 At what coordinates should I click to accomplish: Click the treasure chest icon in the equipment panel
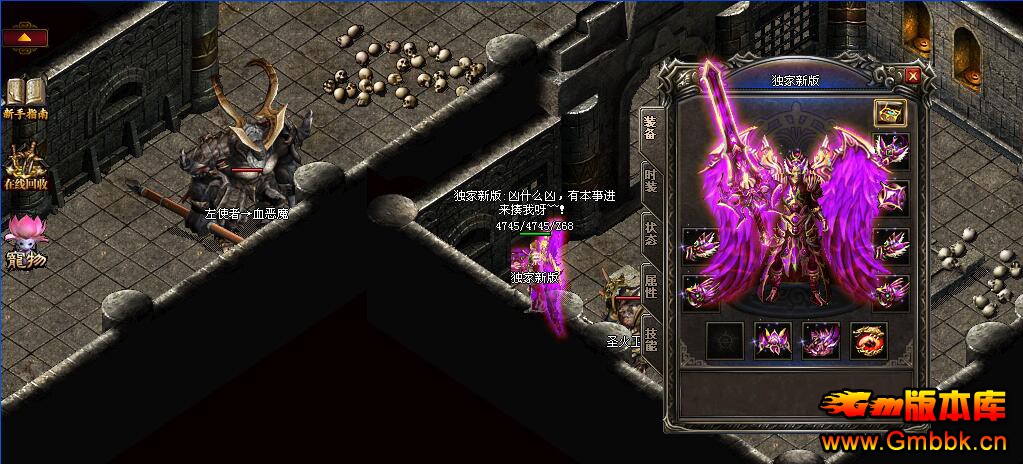click(889, 111)
